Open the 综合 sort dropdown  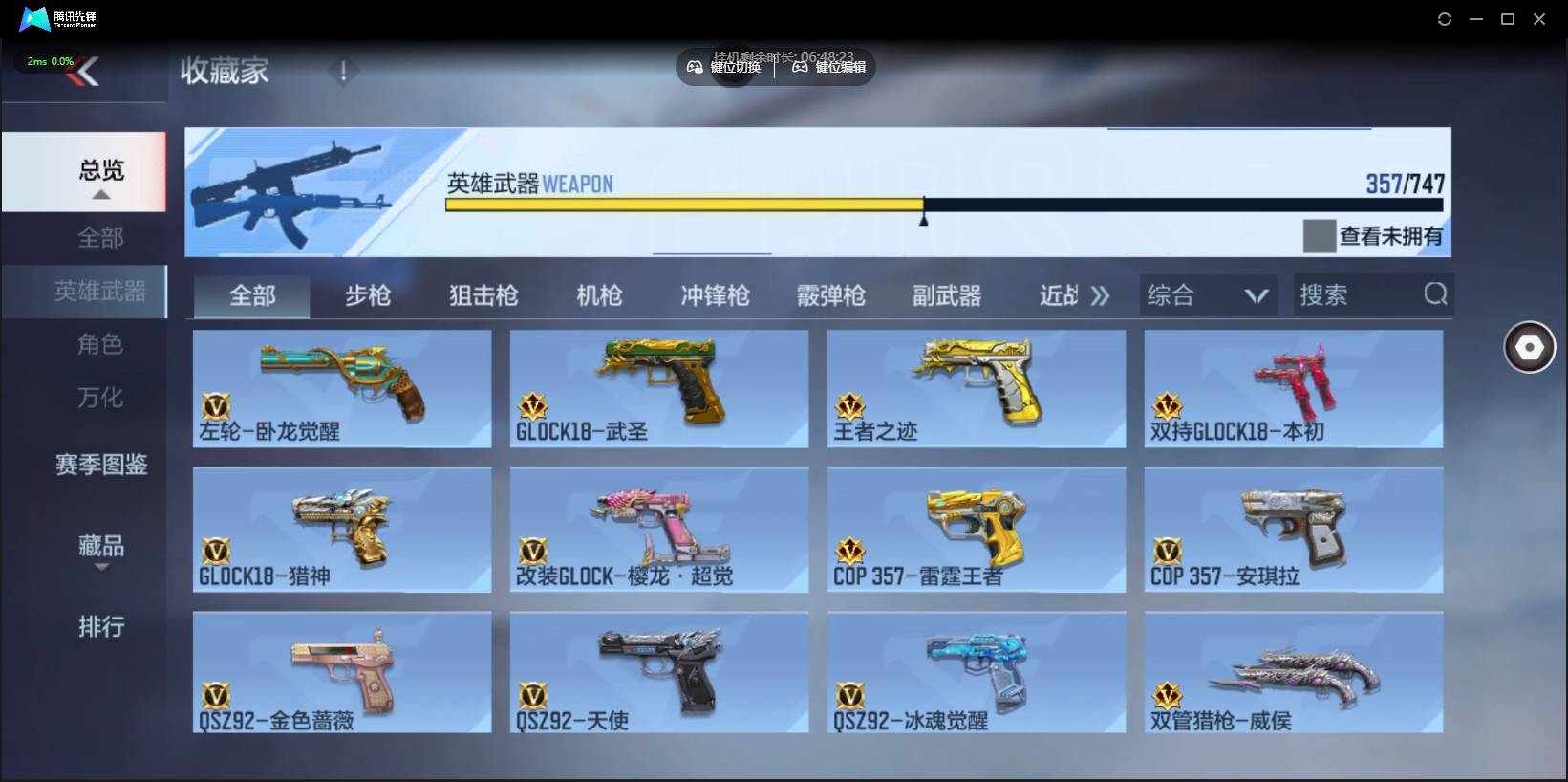(1207, 294)
